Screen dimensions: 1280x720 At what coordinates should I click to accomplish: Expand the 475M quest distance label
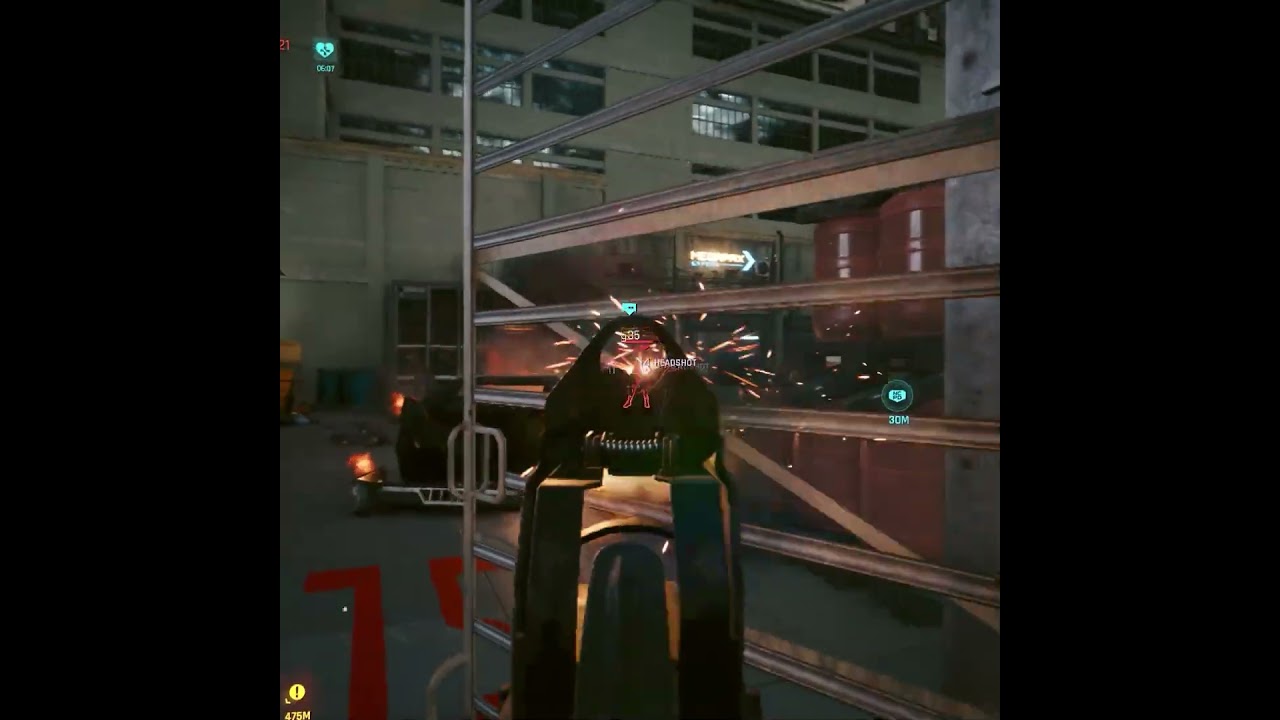tap(297, 715)
